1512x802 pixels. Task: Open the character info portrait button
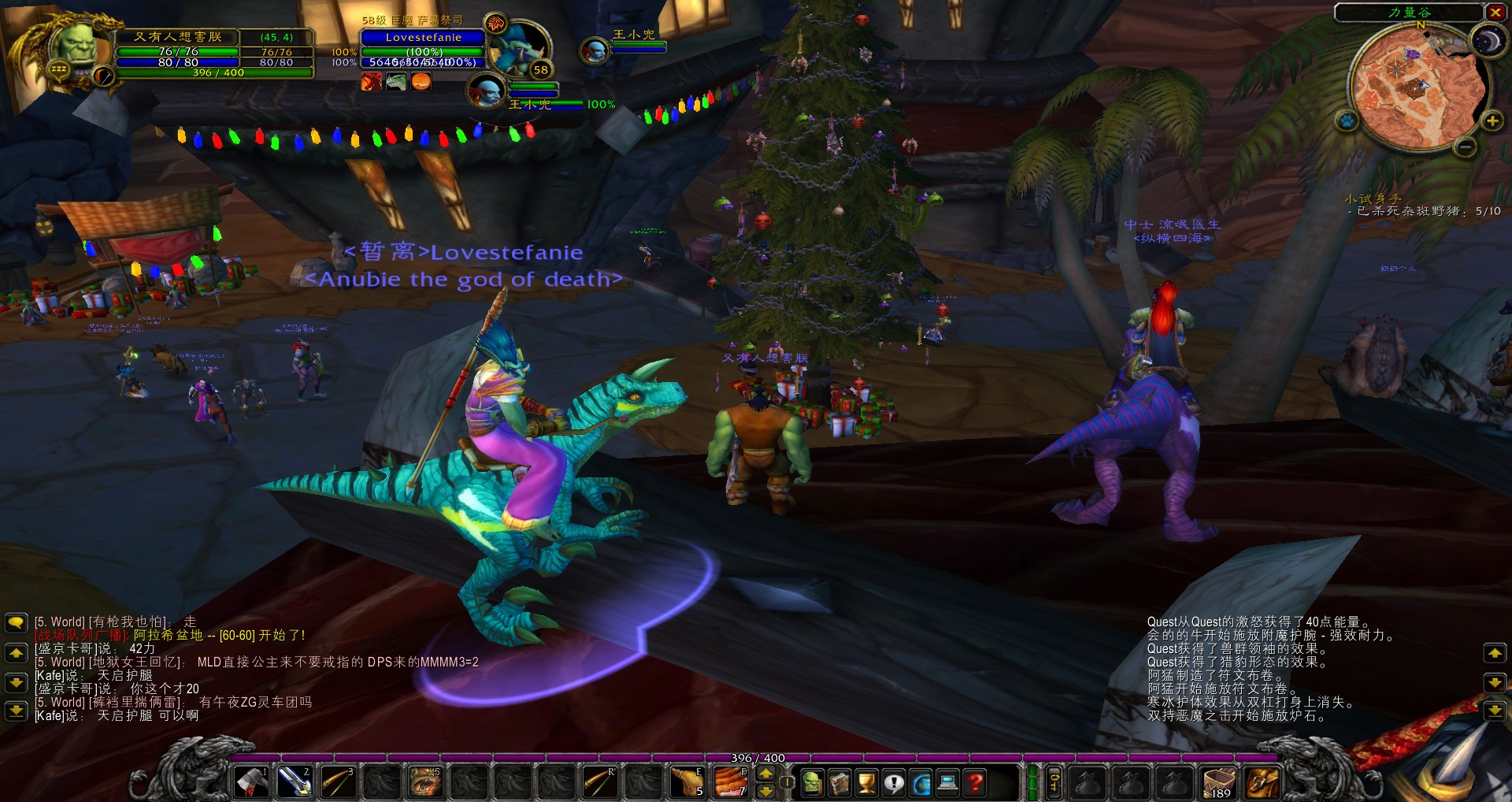click(812, 784)
